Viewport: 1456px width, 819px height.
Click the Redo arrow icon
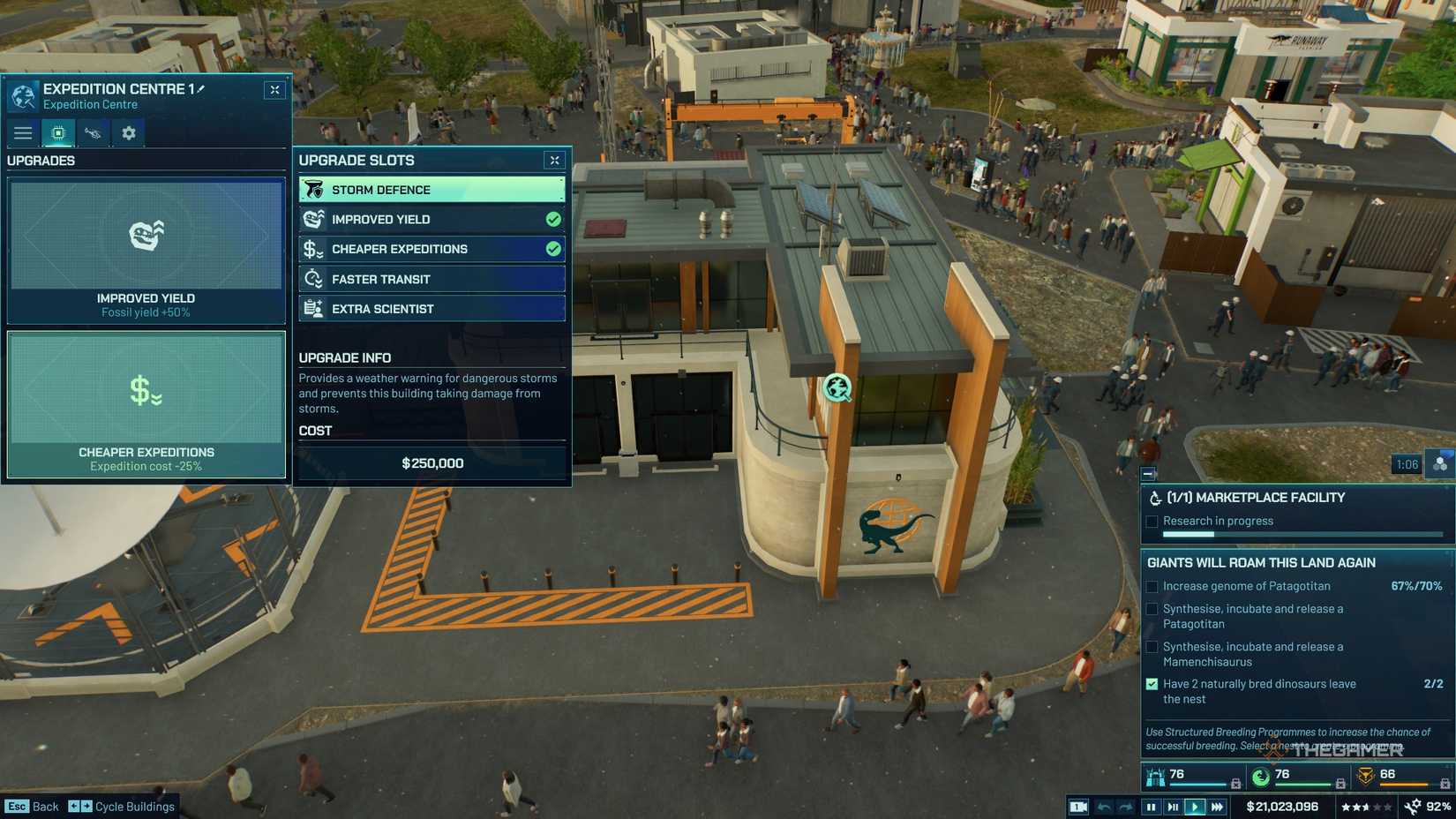[1126, 806]
